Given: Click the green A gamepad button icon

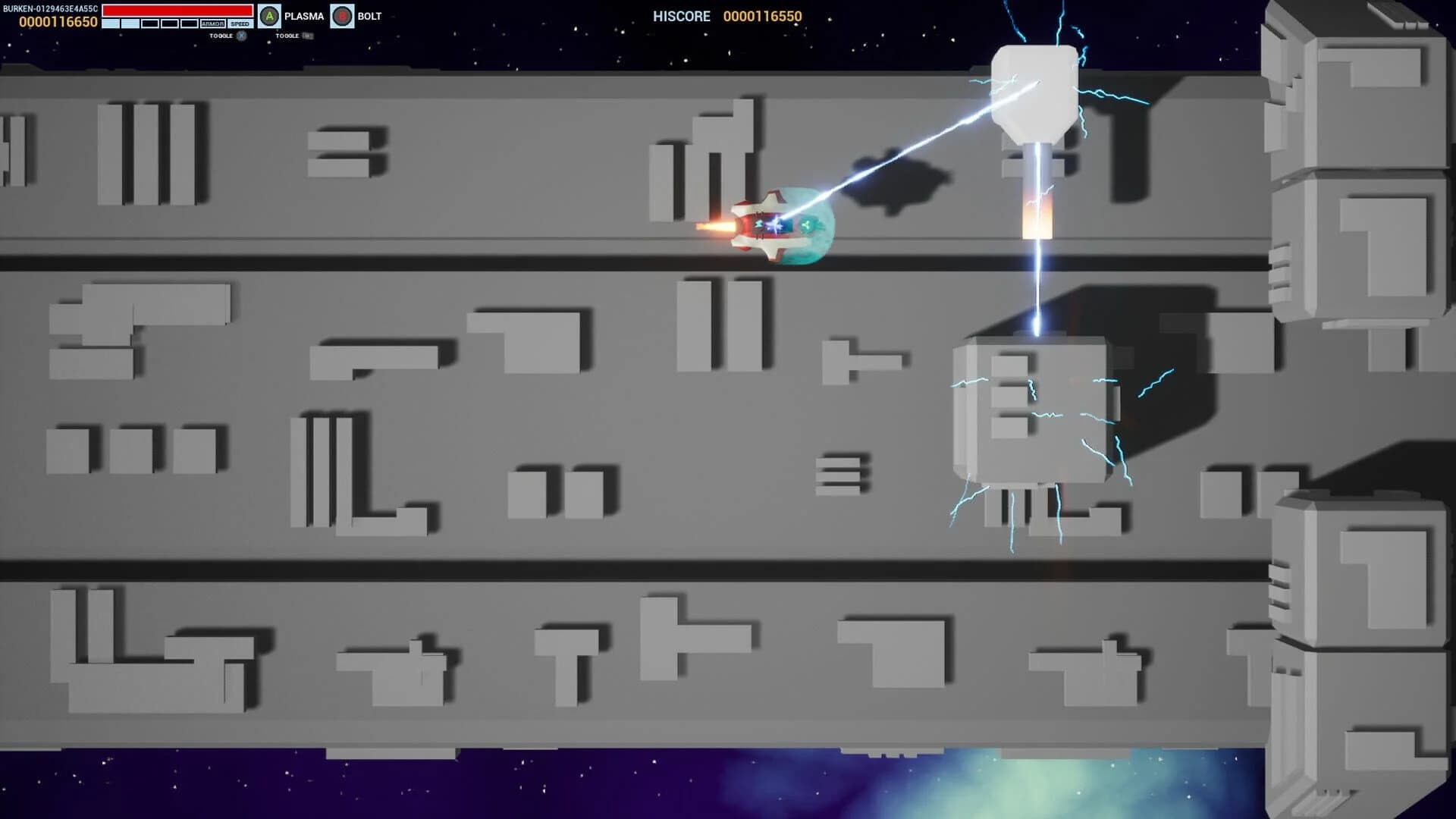Looking at the screenshot, I should point(270,14).
